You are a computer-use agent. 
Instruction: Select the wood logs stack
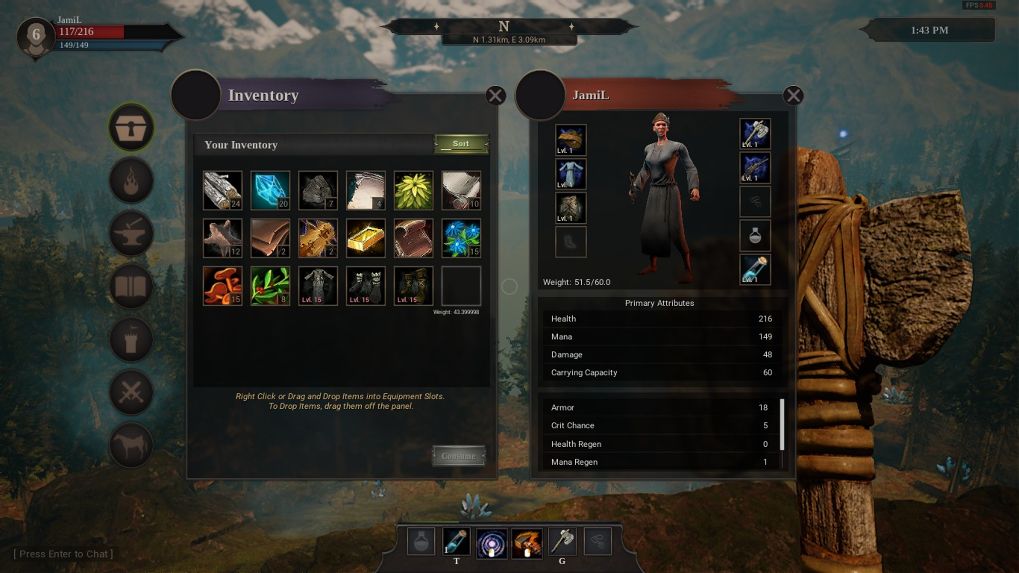222,190
